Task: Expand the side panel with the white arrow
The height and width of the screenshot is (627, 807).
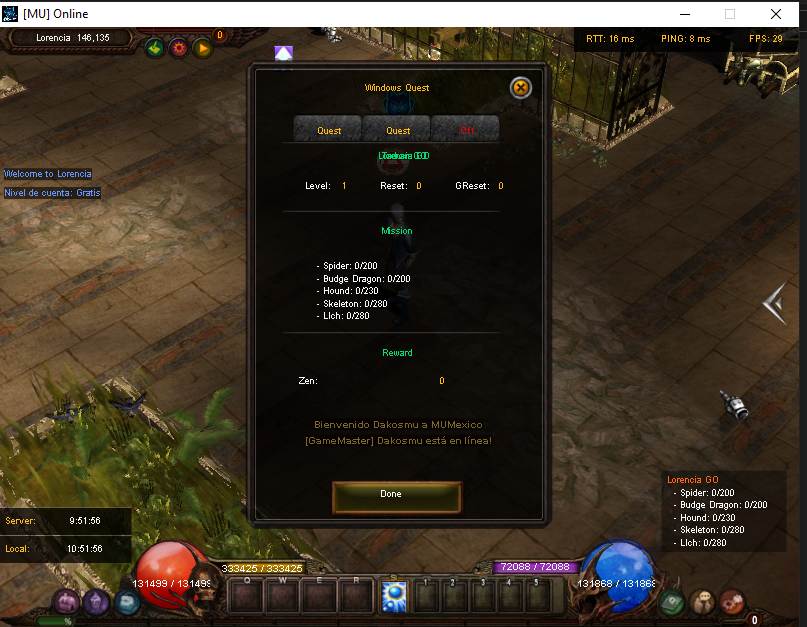Action: [x=774, y=303]
